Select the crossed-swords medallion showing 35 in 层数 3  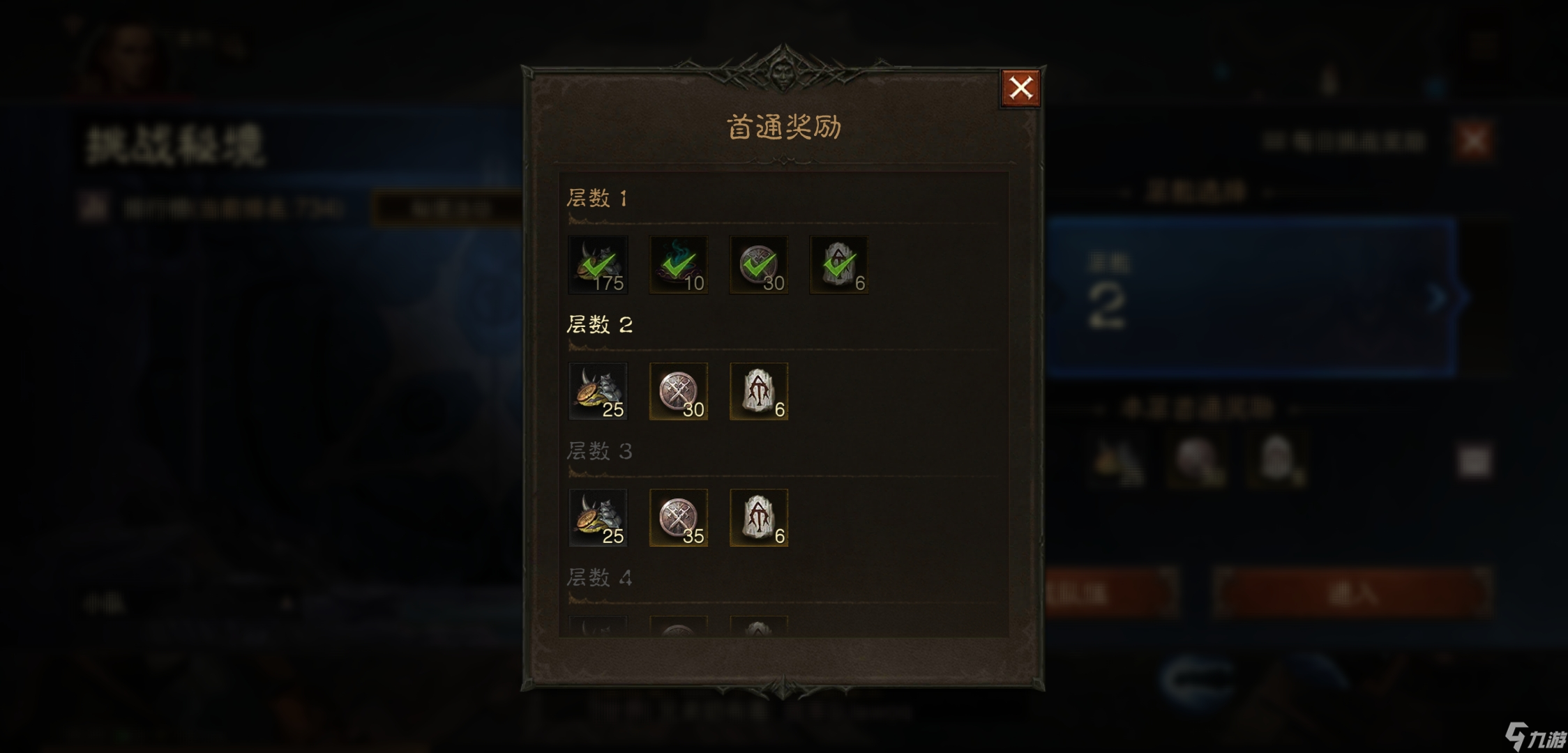(678, 517)
